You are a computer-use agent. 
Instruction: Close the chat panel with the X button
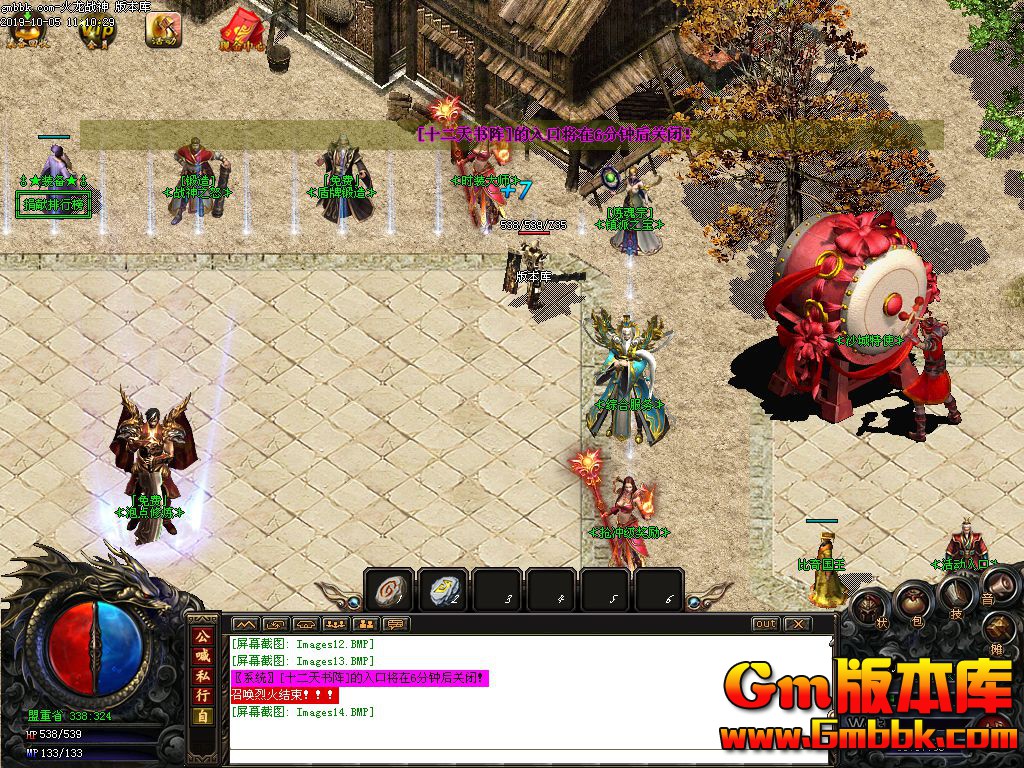(797, 624)
